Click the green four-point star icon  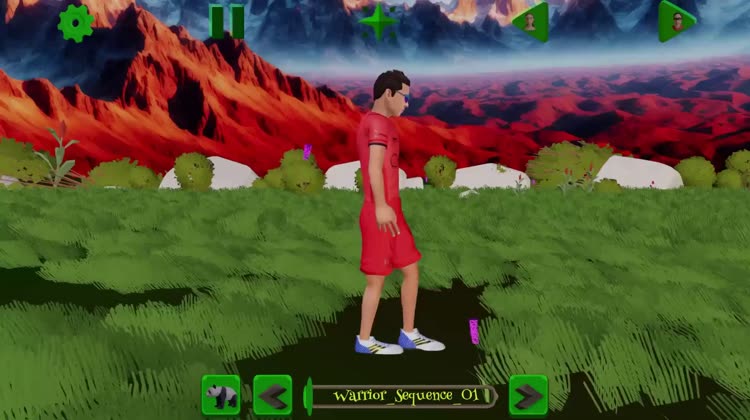click(378, 21)
